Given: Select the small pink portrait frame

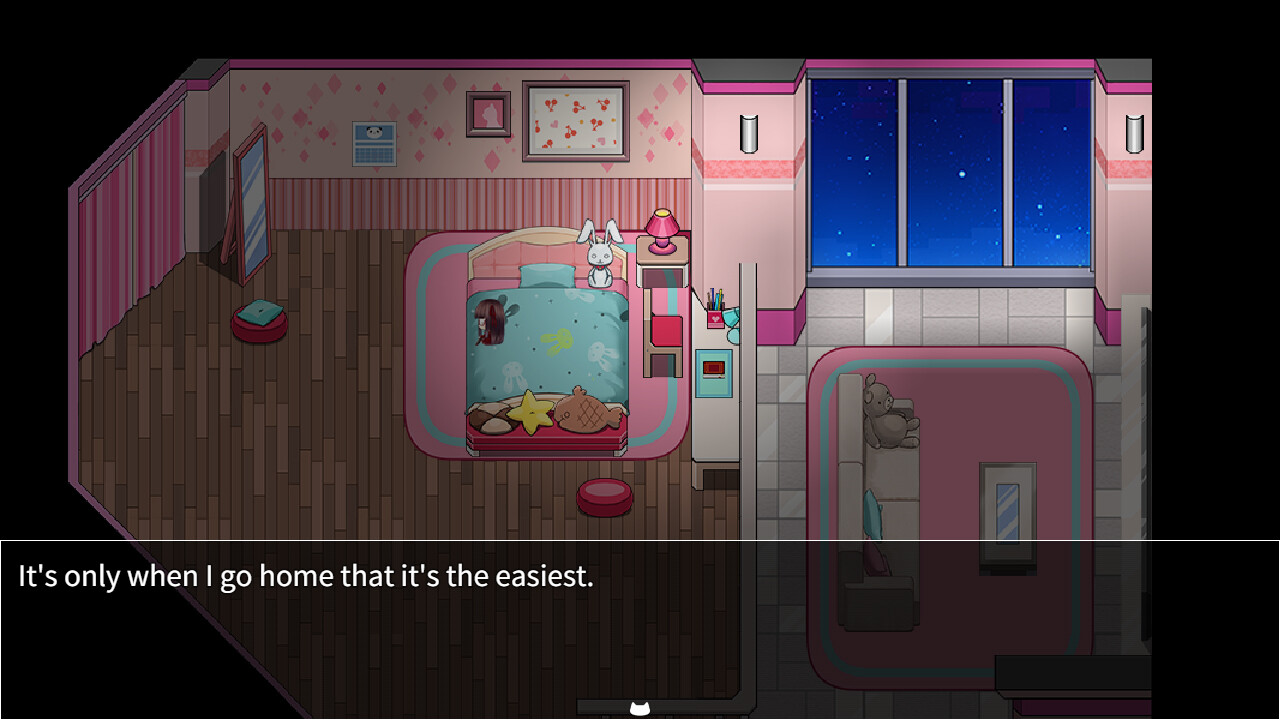Looking at the screenshot, I should 489,113.
